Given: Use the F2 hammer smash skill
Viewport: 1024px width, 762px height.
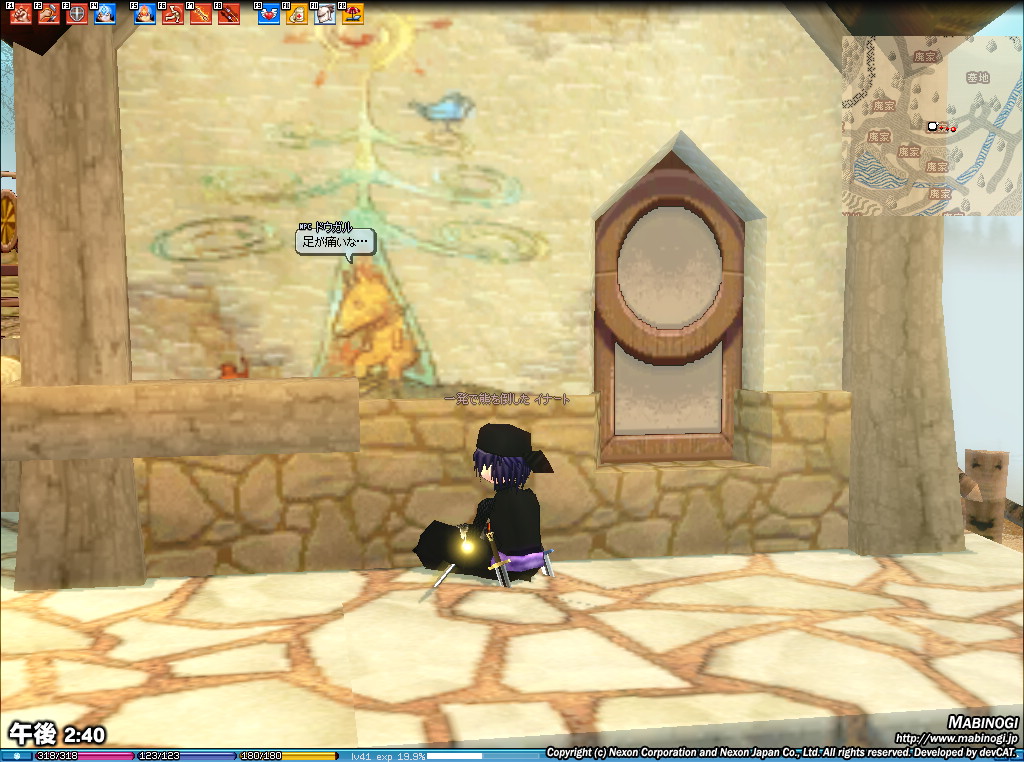Looking at the screenshot, I should pos(48,14).
